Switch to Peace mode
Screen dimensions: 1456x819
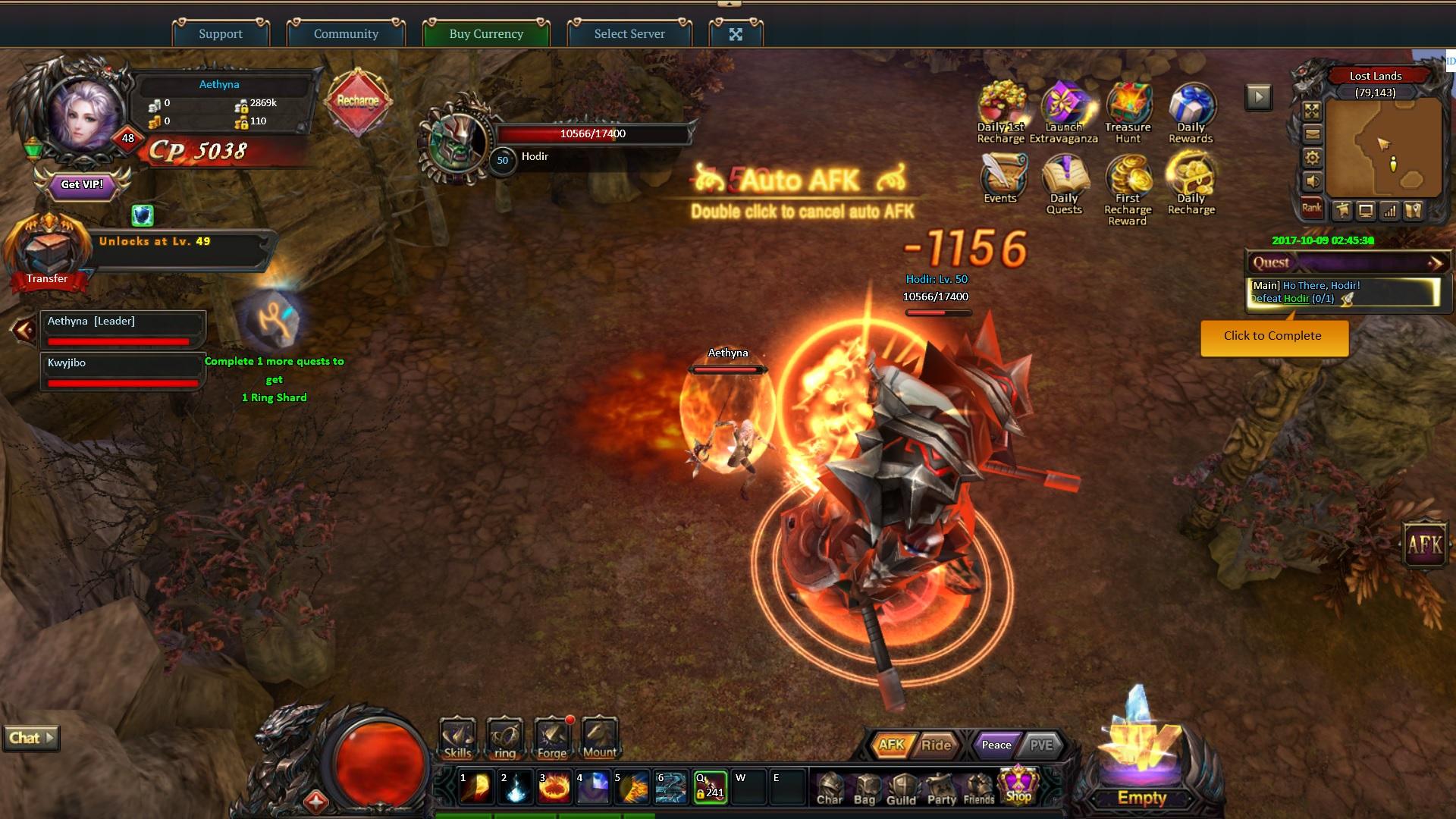(996, 745)
